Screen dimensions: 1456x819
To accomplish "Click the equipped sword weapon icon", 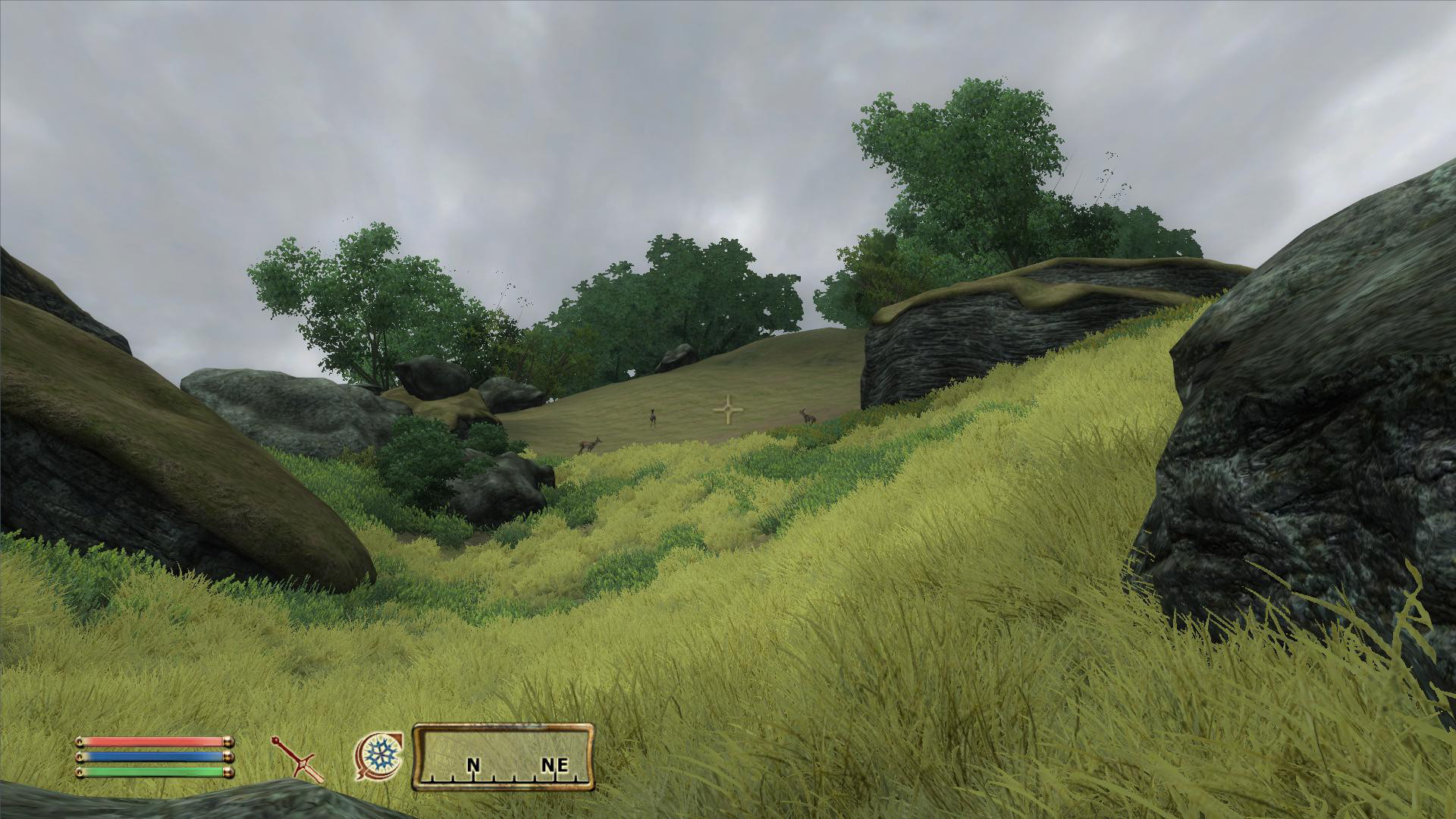I will [298, 759].
